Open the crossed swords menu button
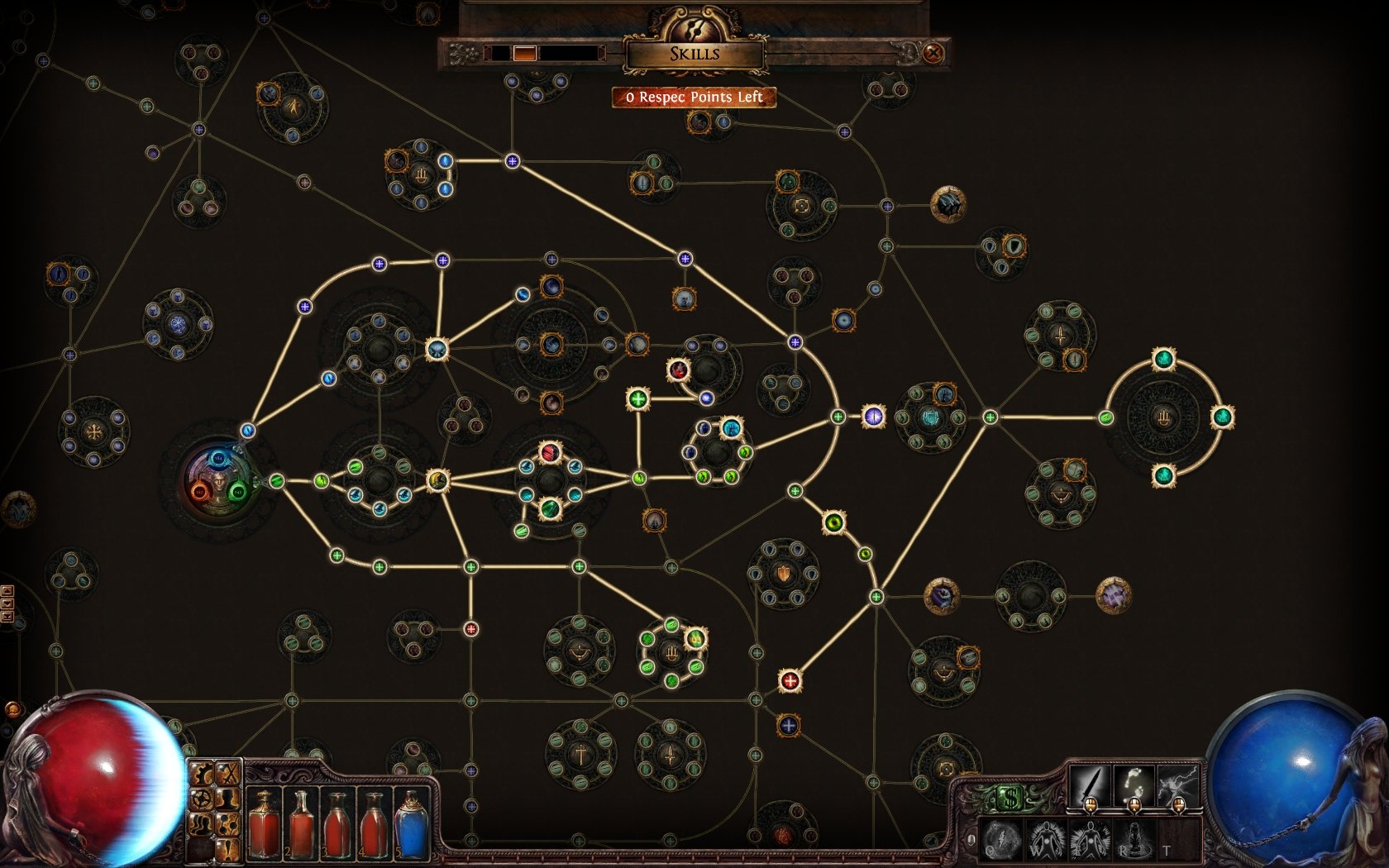The width and height of the screenshot is (1389, 868). pyautogui.click(x=227, y=775)
